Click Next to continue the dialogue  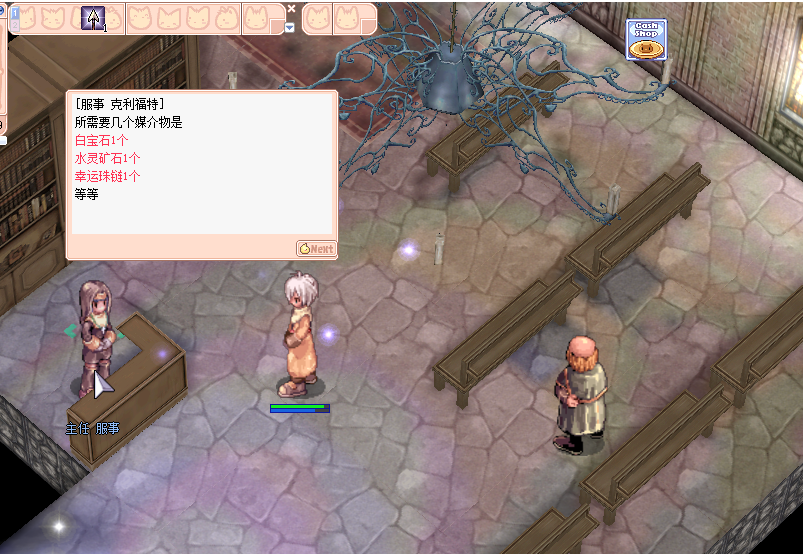click(x=316, y=249)
